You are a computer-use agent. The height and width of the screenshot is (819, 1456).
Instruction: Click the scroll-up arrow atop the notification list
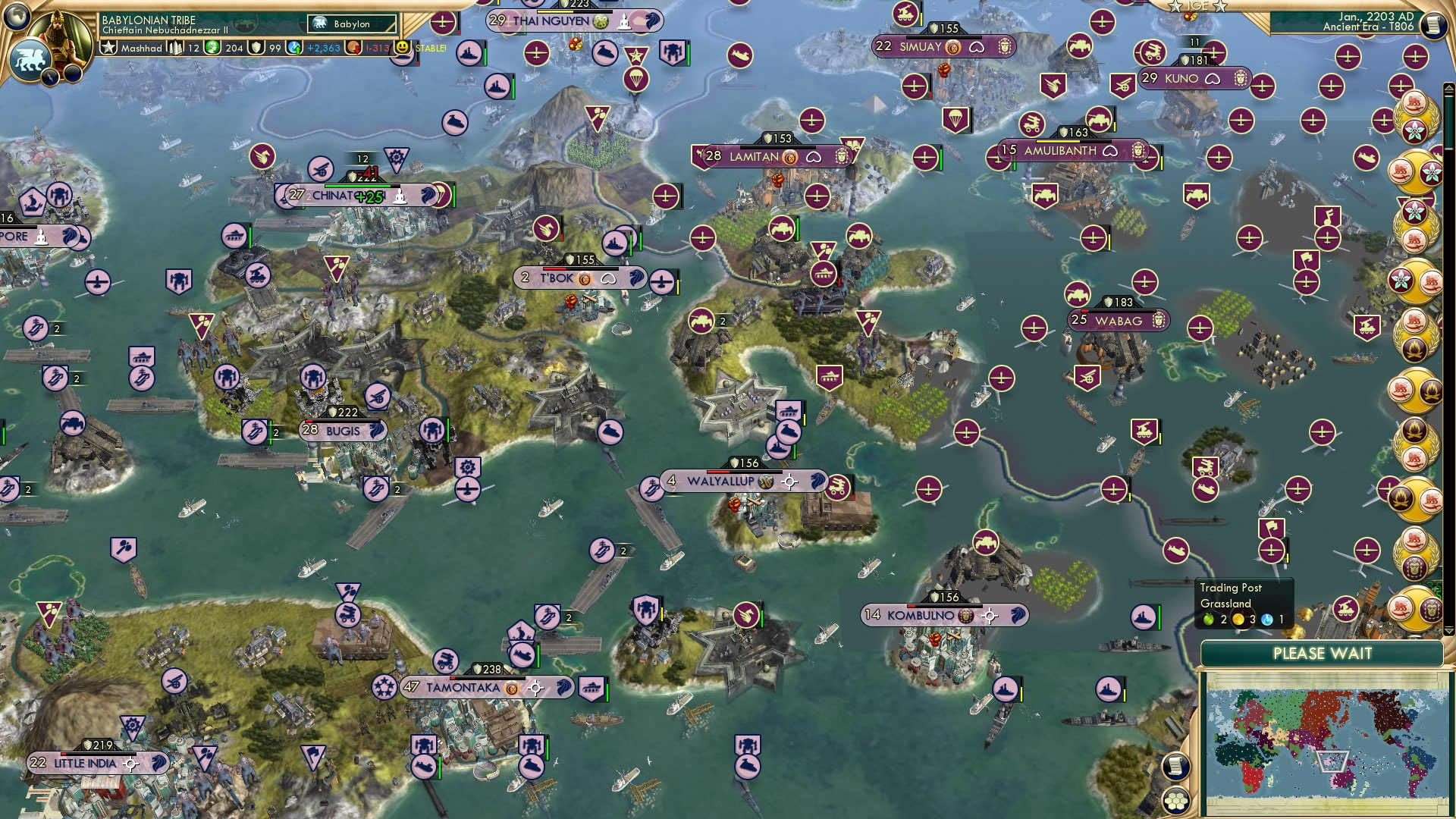(1448, 86)
